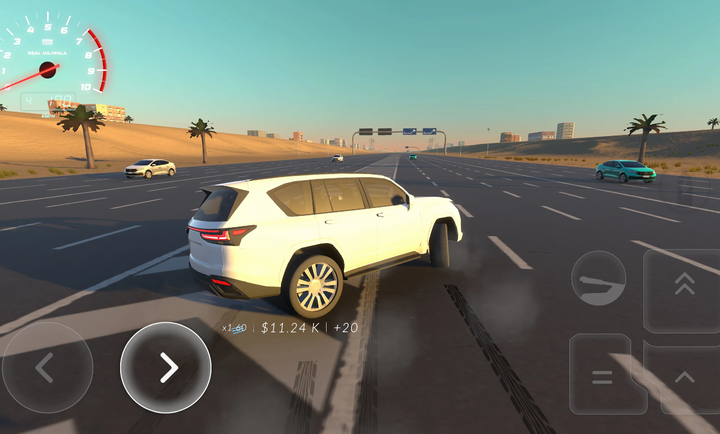The width and height of the screenshot is (720, 434).
Task: Steer right with the right arrow button
Action: click(166, 367)
